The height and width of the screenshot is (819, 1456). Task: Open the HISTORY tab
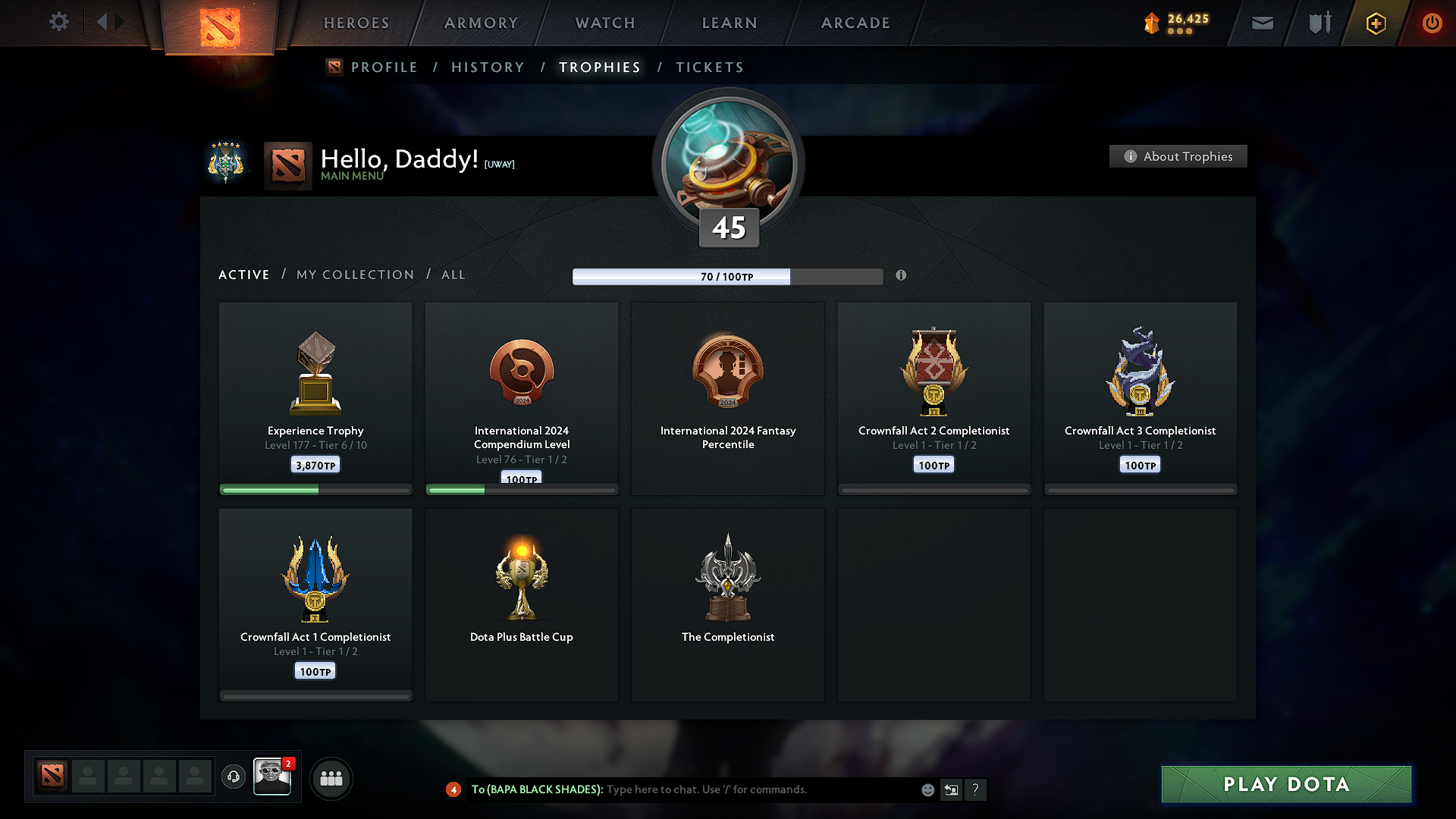[488, 67]
